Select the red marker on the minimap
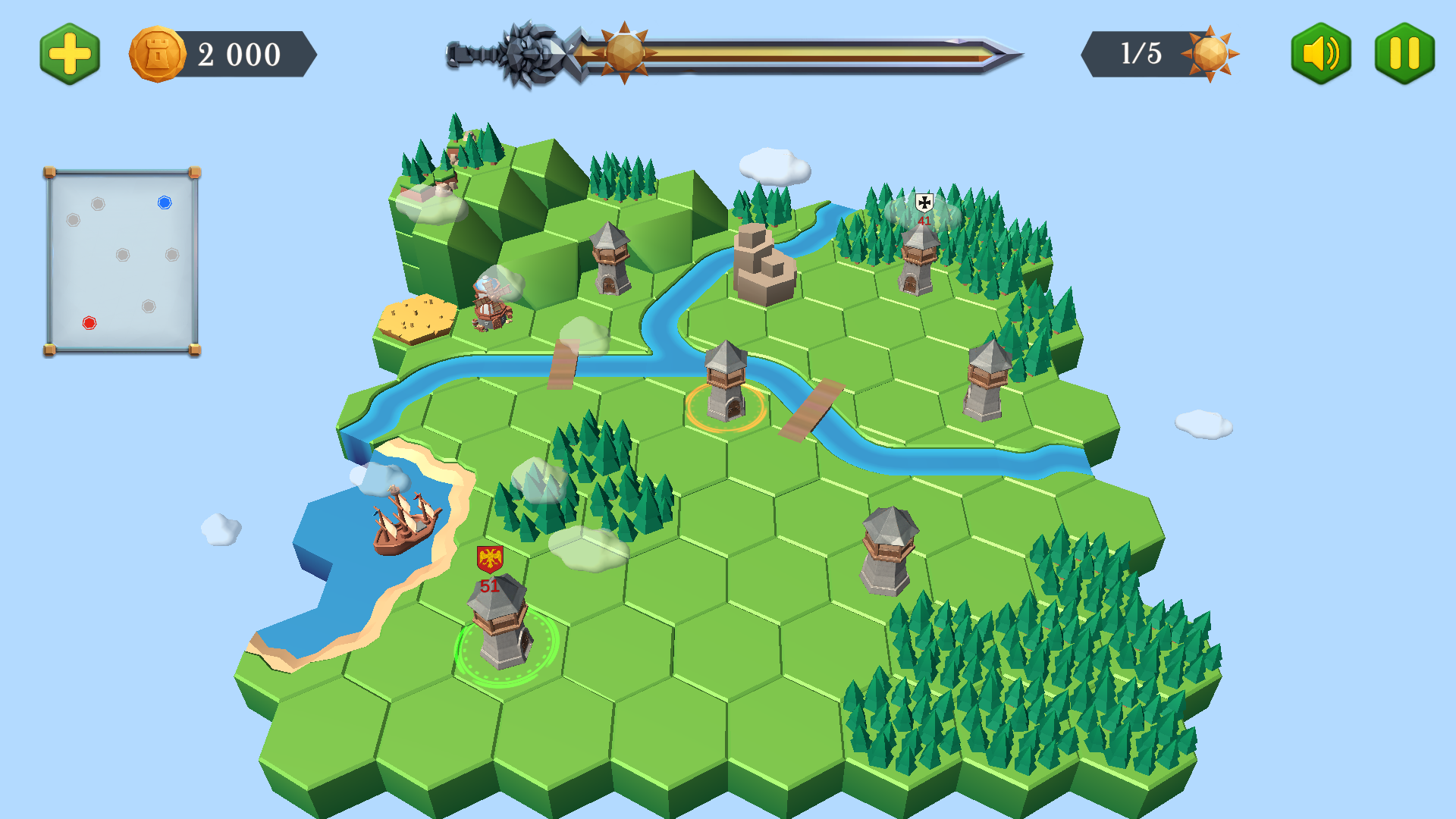This screenshot has width=1456, height=819. point(89,323)
